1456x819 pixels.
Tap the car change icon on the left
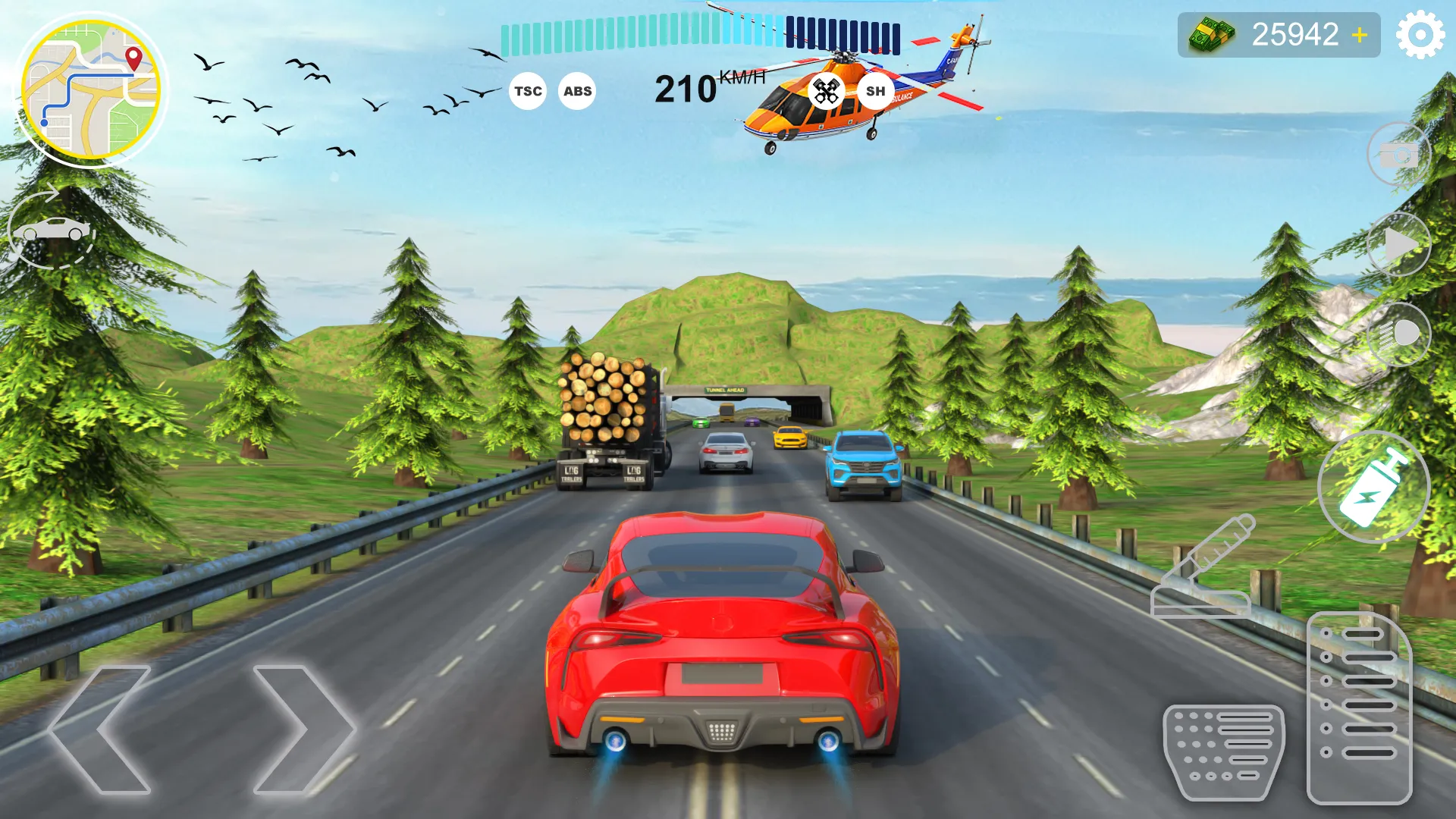(49, 231)
